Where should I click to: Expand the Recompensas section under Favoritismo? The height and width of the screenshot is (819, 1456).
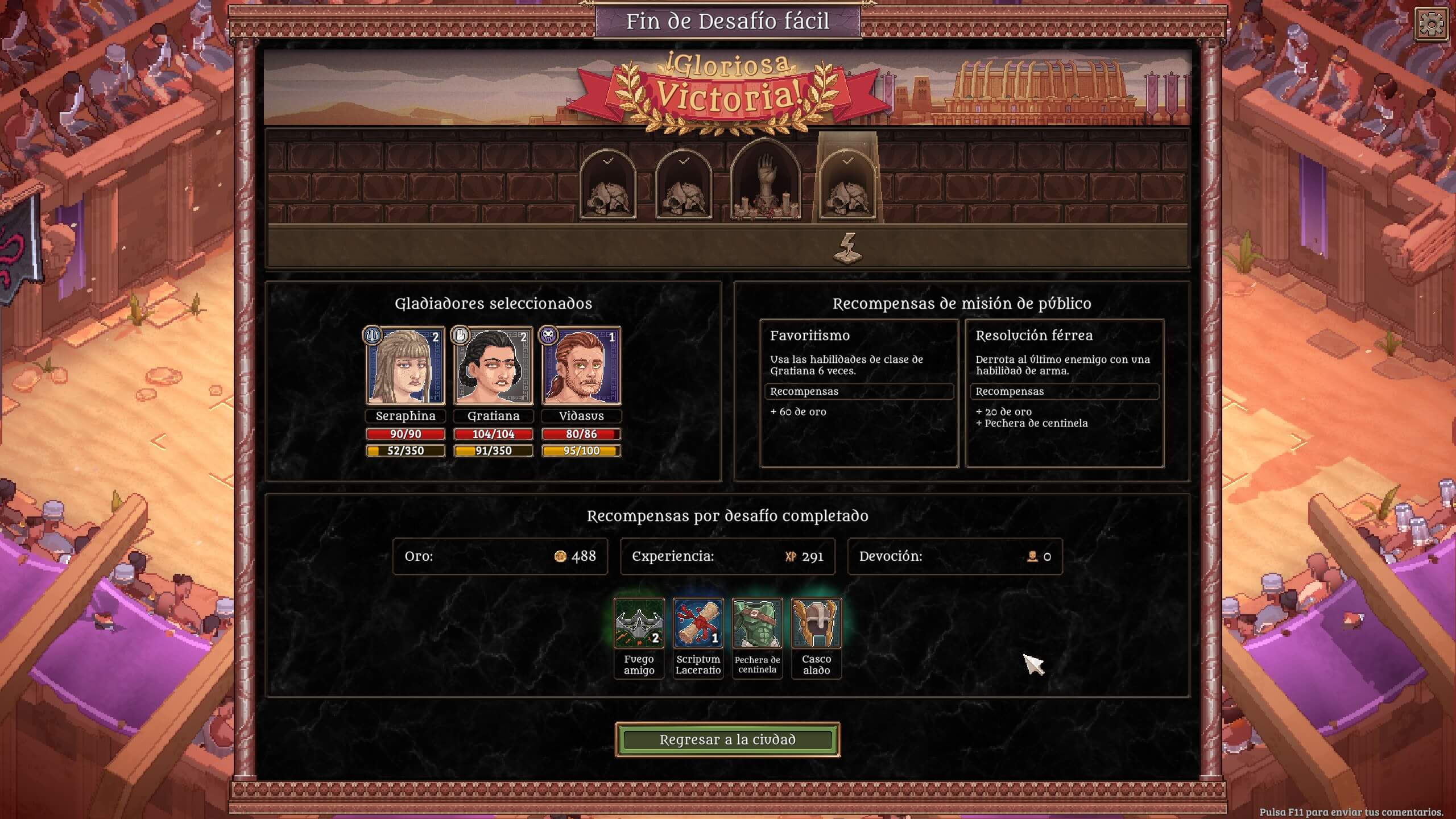[859, 391]
